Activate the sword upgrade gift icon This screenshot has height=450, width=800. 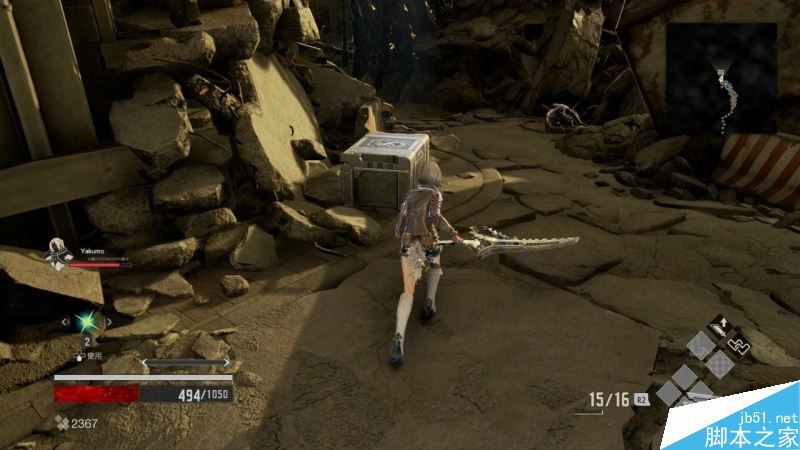tap(718, 326)
